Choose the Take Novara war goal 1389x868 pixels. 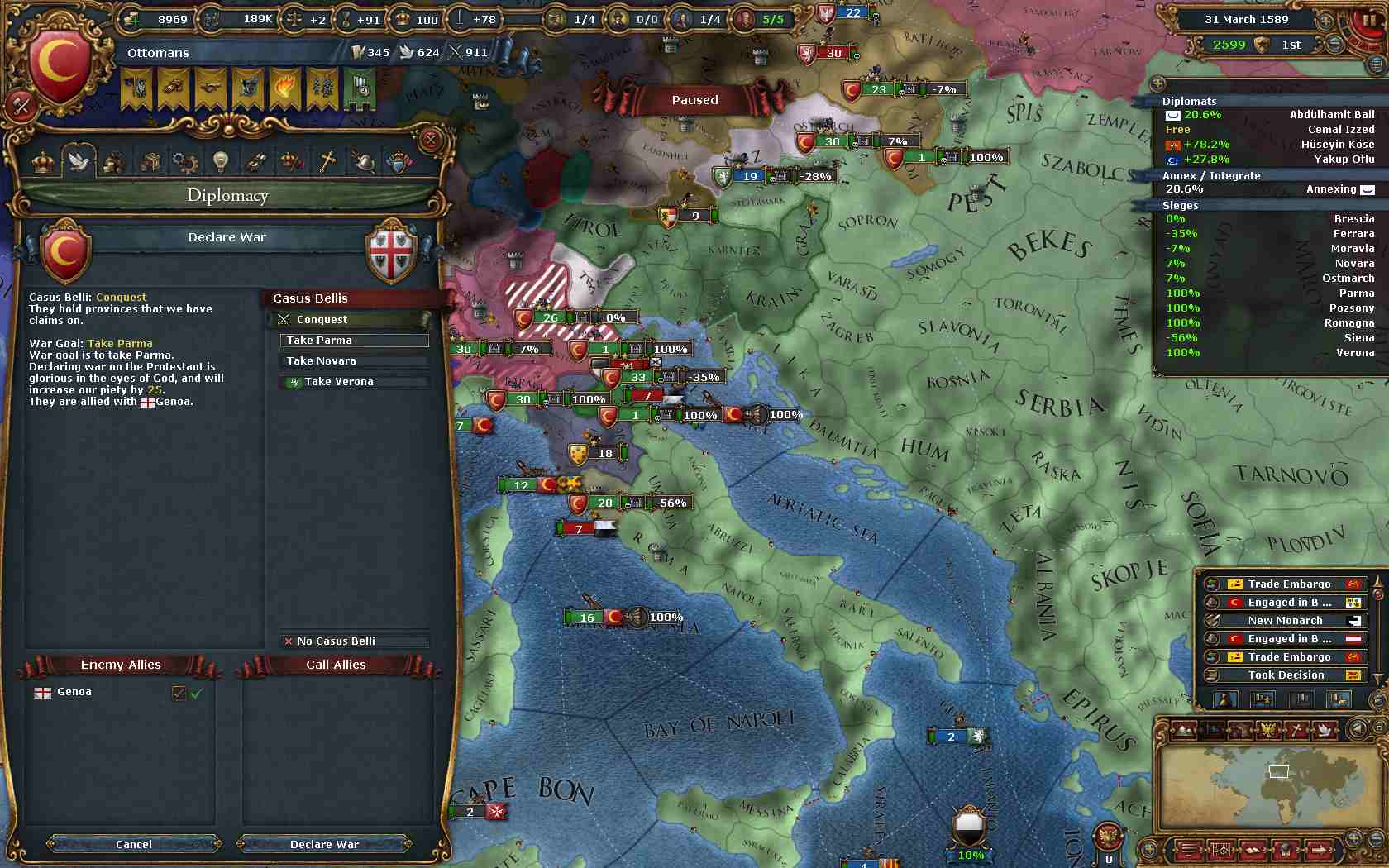click(x=354, y=361)
